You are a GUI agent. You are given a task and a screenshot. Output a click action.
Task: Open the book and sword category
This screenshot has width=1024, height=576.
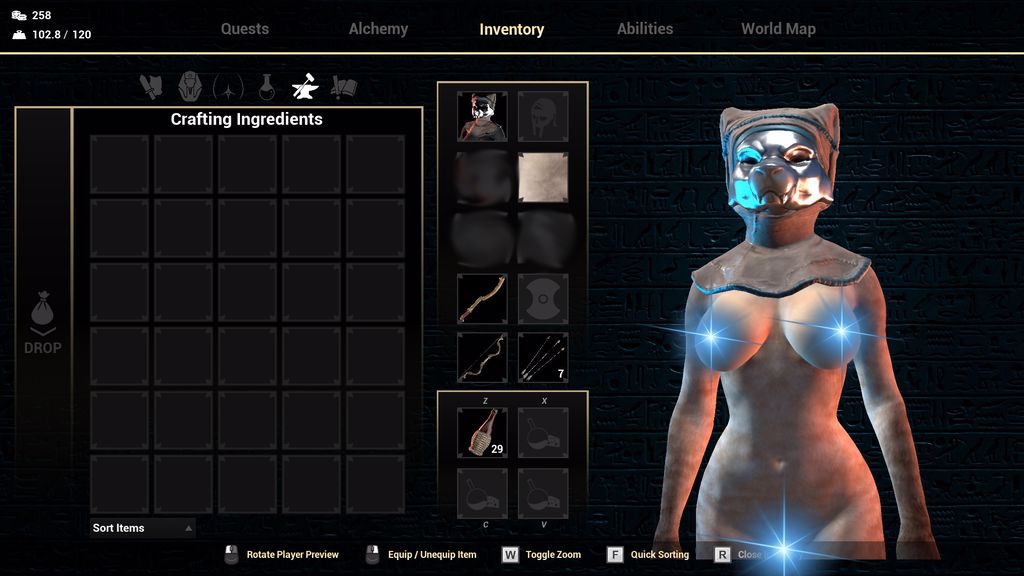[x=344, y=87]
